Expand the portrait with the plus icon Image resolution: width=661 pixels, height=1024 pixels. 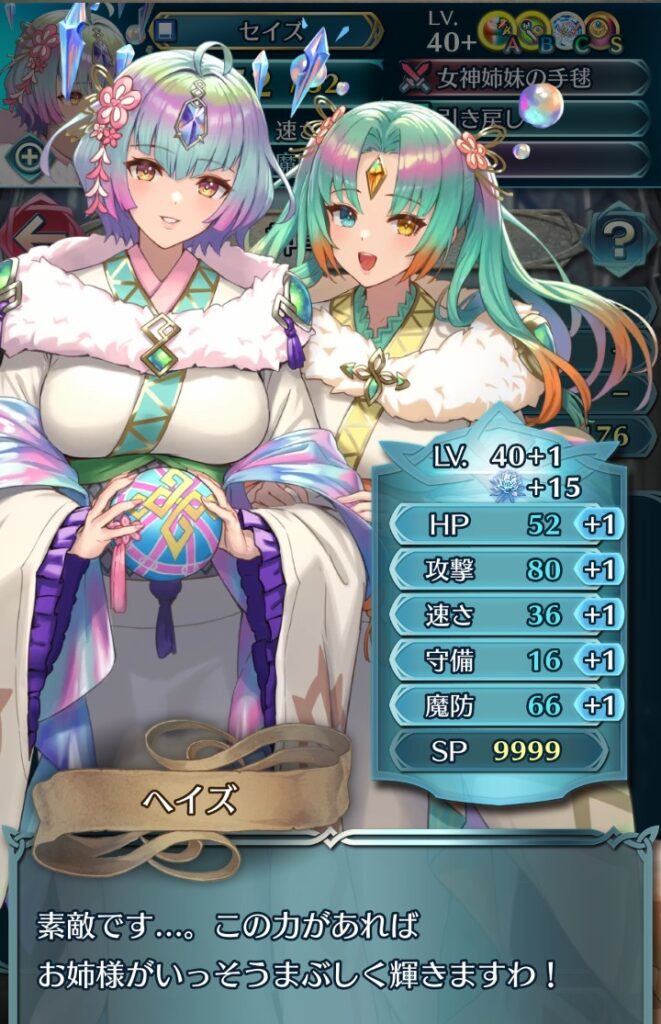click(x=28, y=156)
